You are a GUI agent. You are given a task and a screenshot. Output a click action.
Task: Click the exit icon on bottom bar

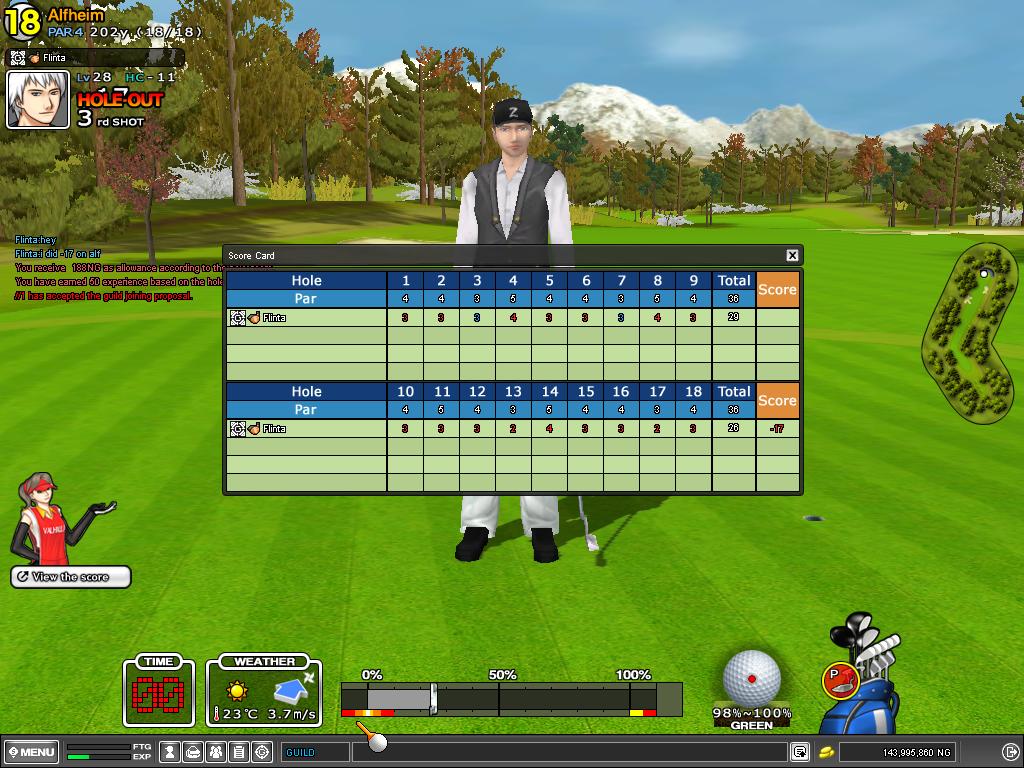point(1010,752)
